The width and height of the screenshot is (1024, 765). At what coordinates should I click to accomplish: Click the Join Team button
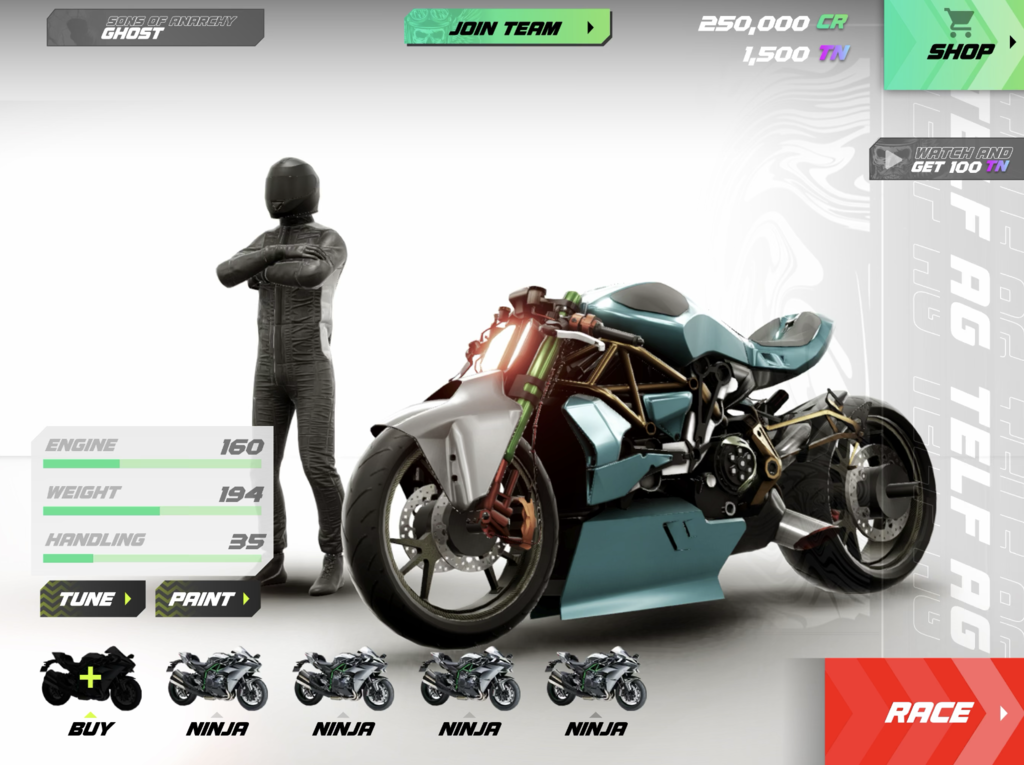(508, 28)
